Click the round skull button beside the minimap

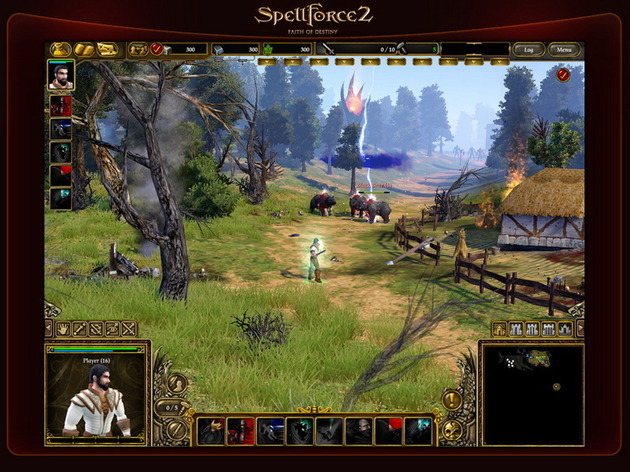pyautogui.click(x=452, y=430)
